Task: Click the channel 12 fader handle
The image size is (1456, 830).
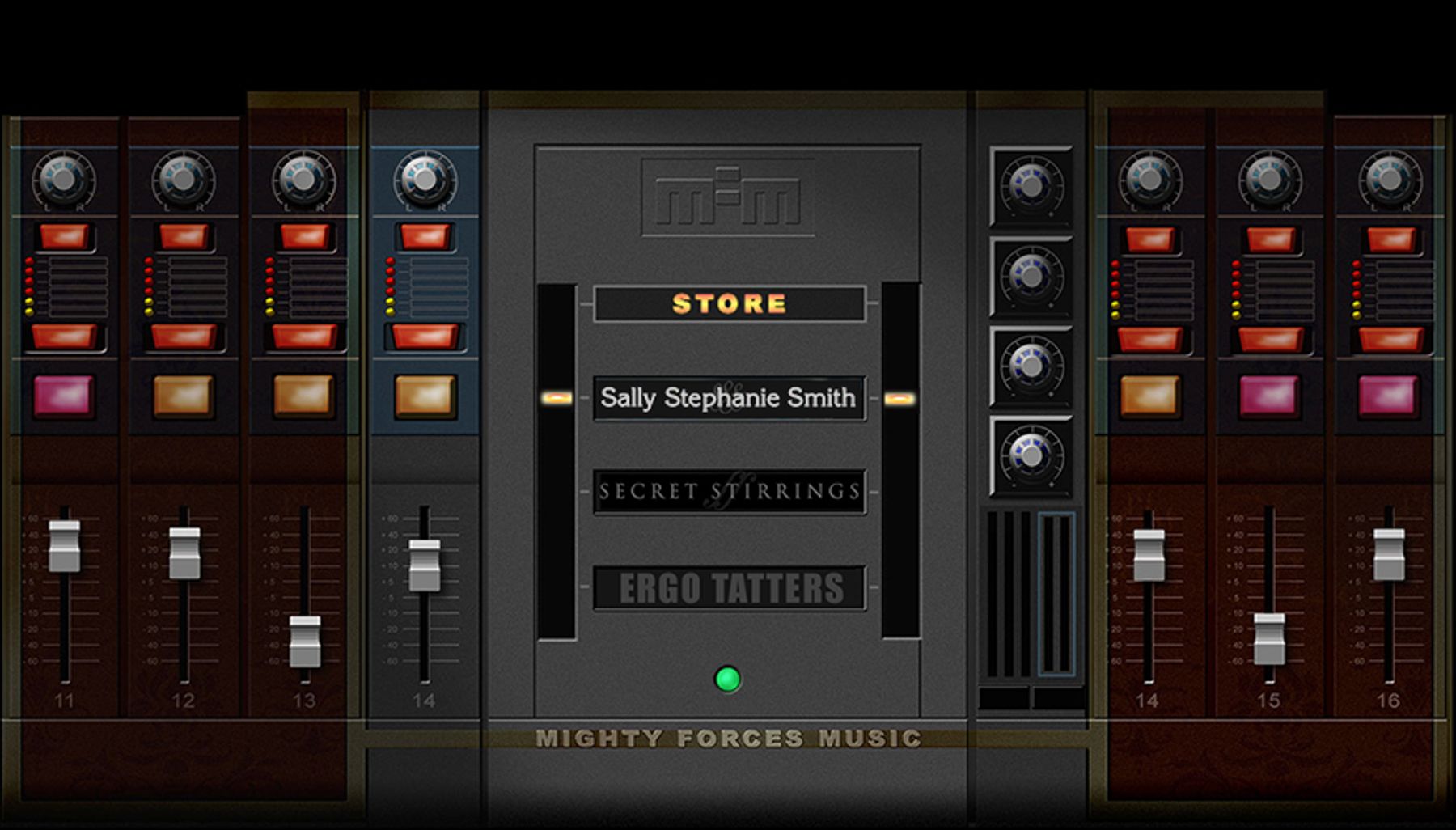Action: click(x=184, y=553)
